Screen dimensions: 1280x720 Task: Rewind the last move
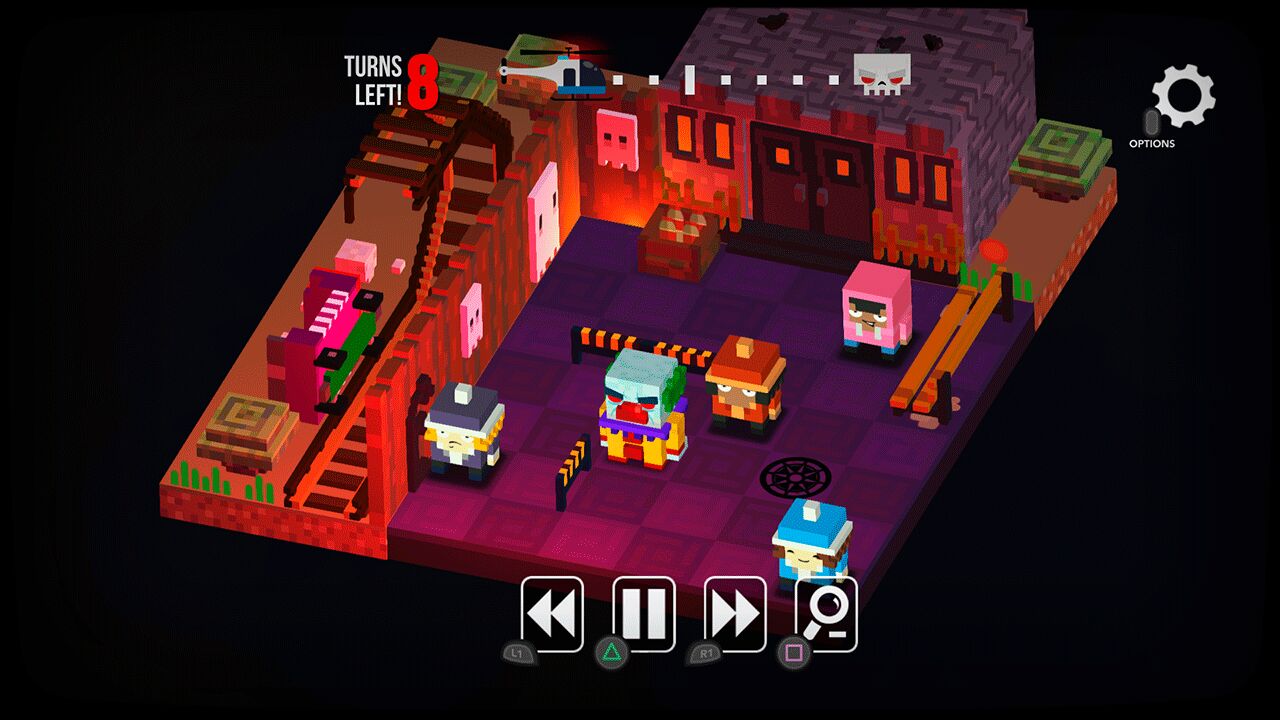(552, 614)
